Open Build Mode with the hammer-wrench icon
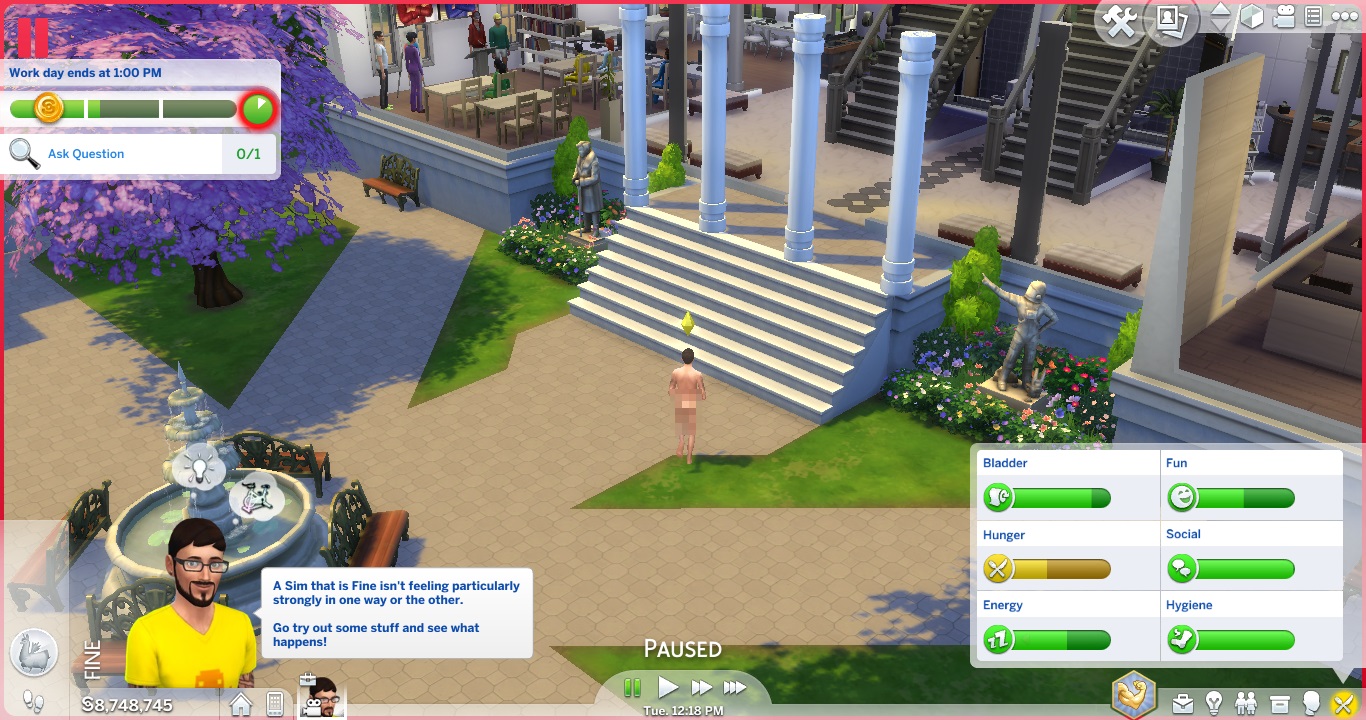1366x720 pixels. [1120, 21]
